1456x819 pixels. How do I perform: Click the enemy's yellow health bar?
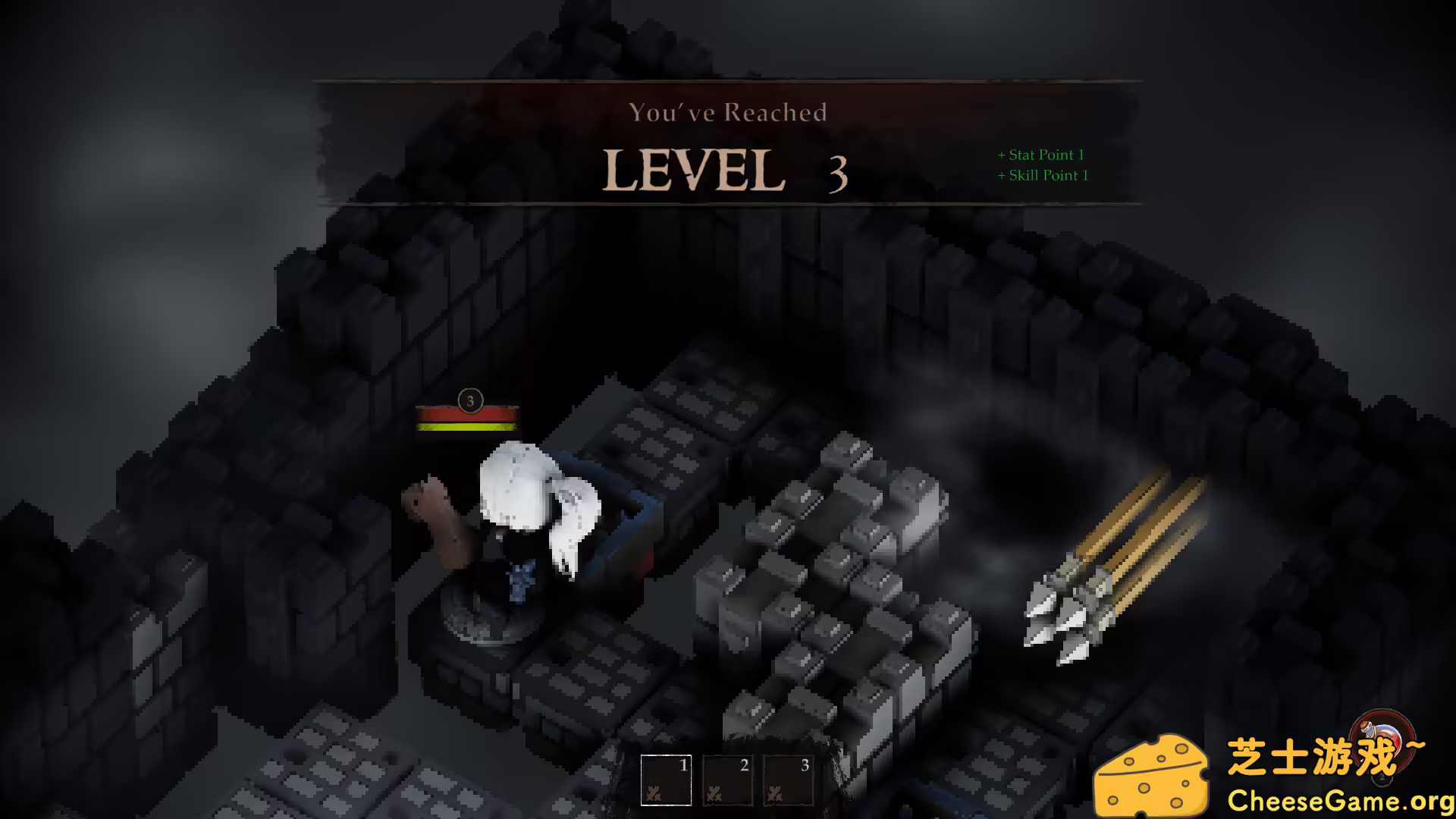tap(468, 426)
